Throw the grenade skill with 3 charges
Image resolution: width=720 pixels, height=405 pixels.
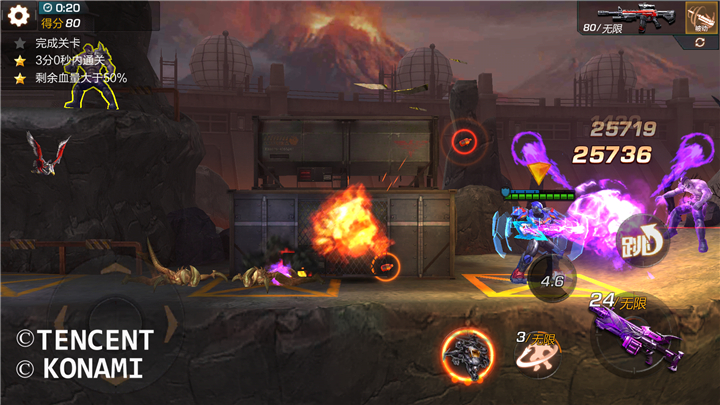[x=537, y=354]
